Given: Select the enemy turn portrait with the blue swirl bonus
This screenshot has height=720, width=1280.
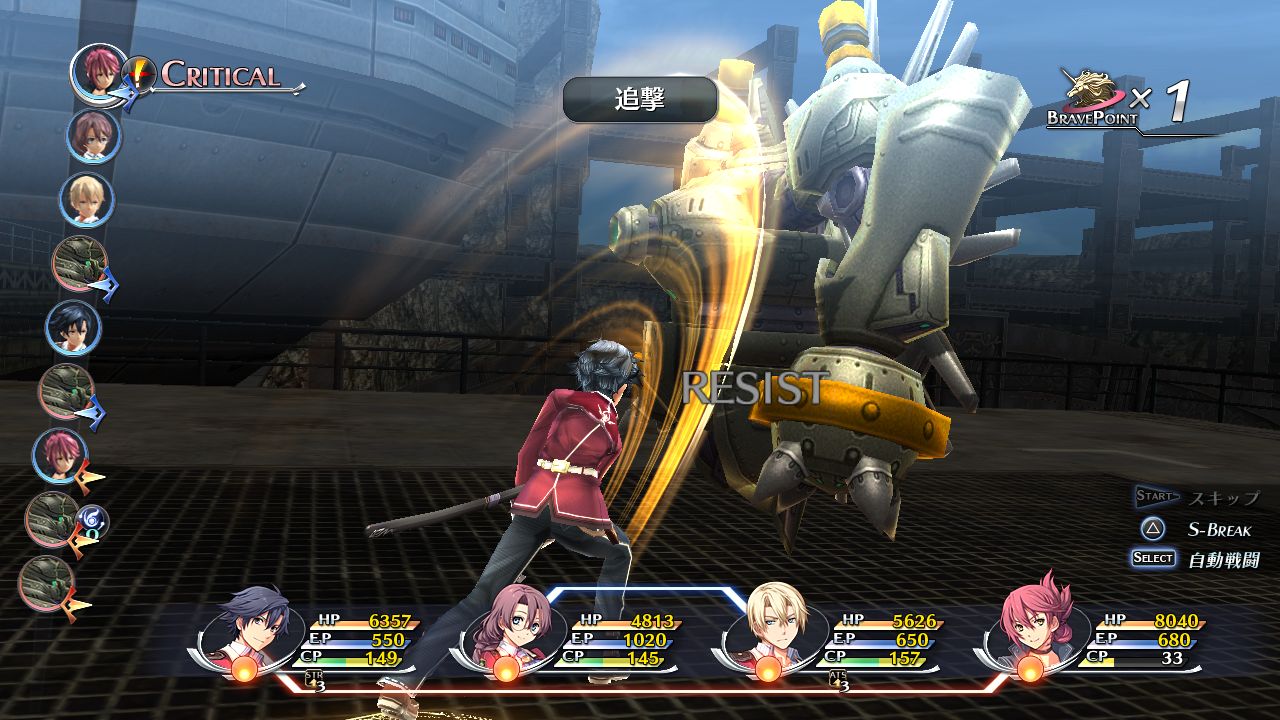Looking at the screenshot, I should coord(53,519).
